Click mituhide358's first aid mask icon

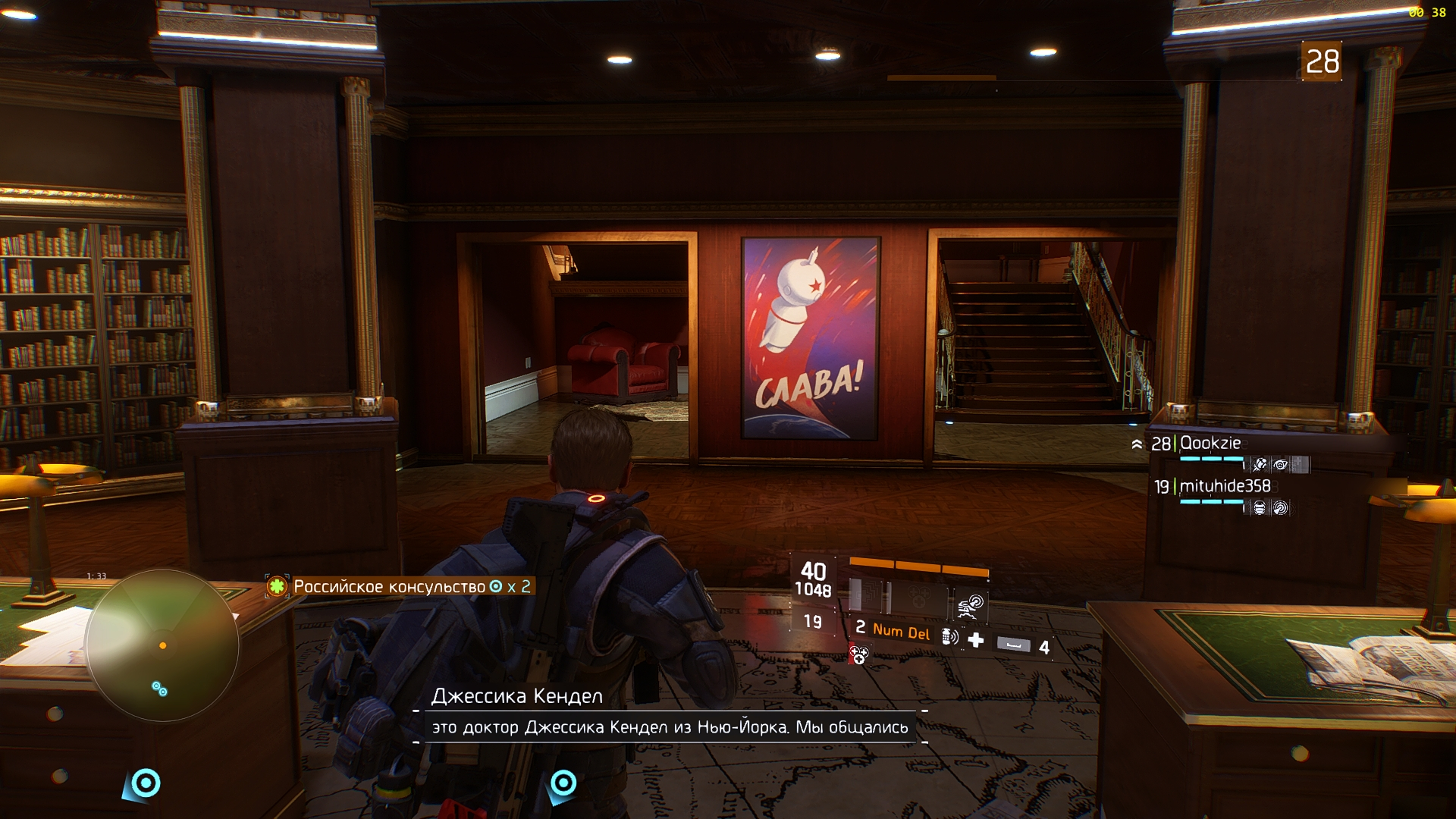1260,509
